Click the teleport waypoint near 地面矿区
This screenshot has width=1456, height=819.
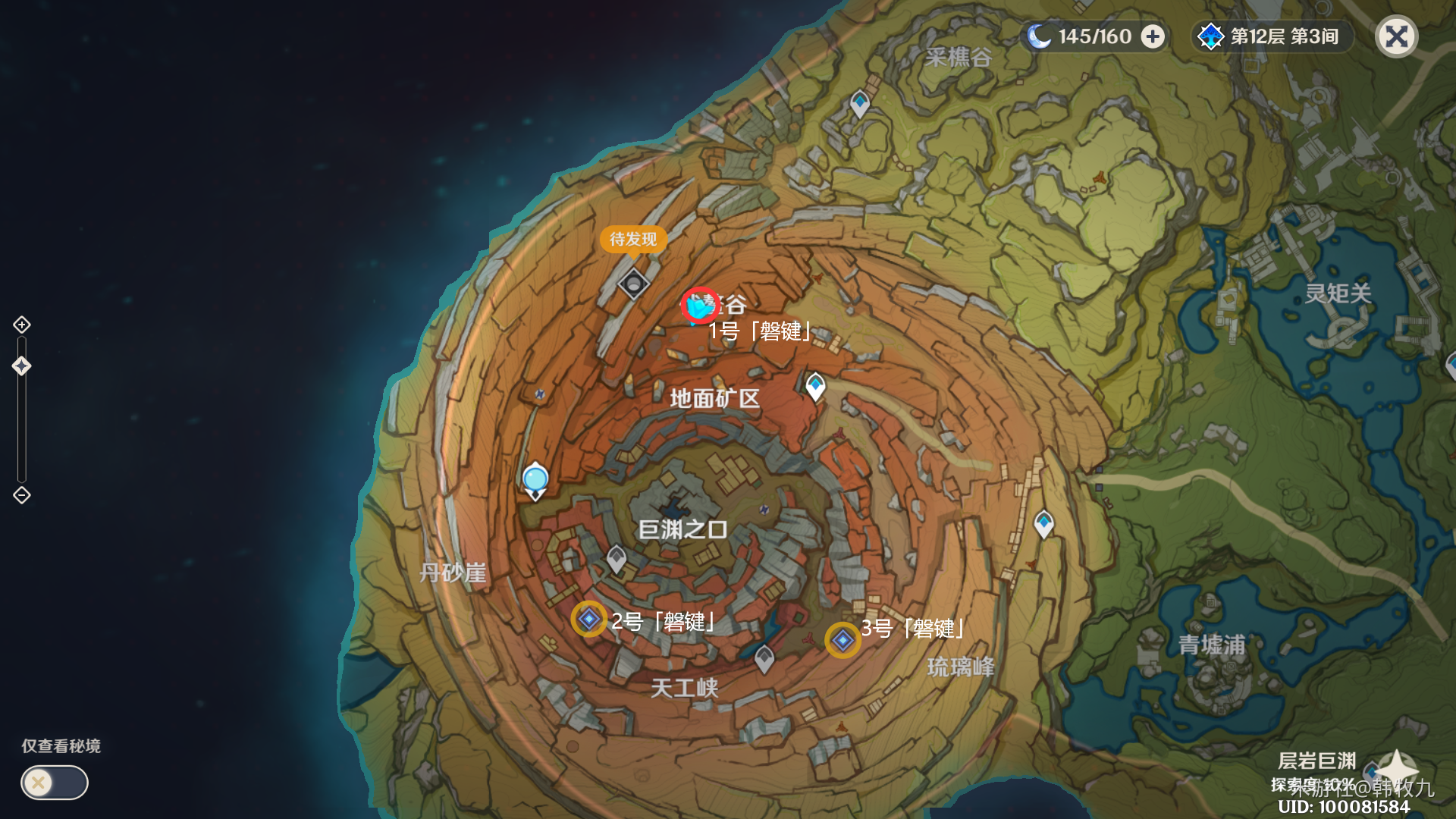click(815, 385)
